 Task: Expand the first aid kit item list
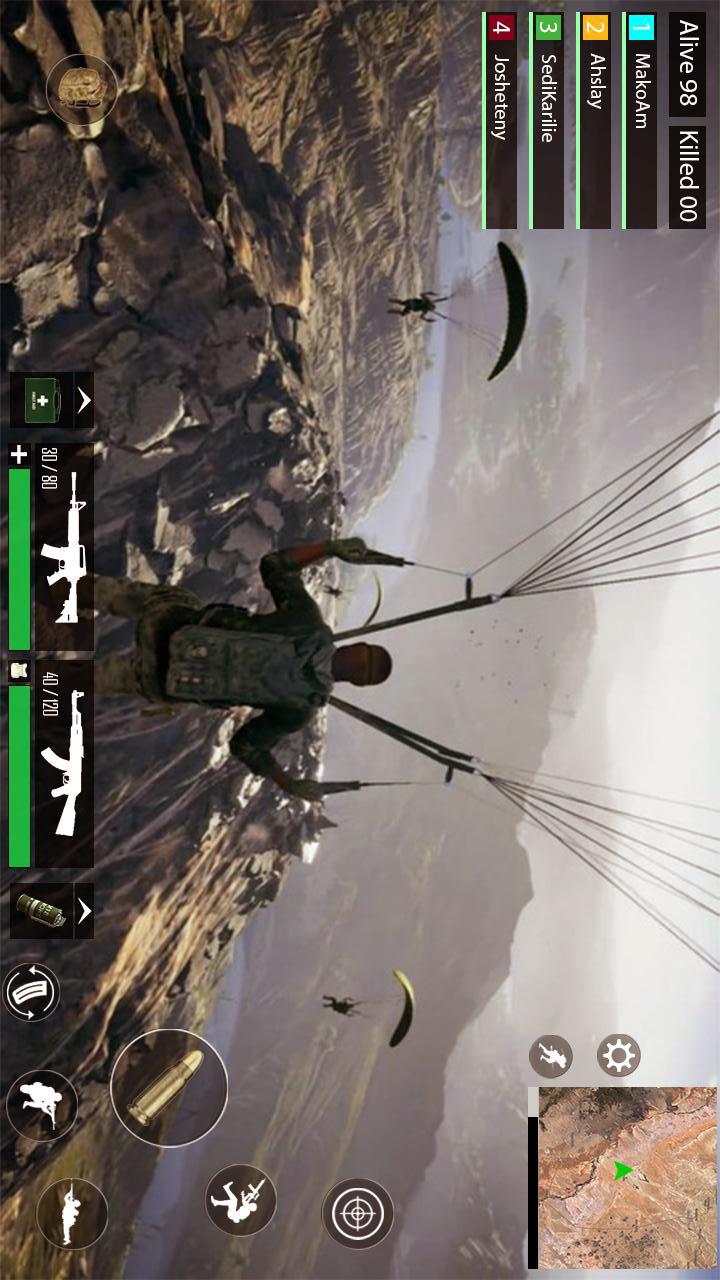(x=84, y=401)
